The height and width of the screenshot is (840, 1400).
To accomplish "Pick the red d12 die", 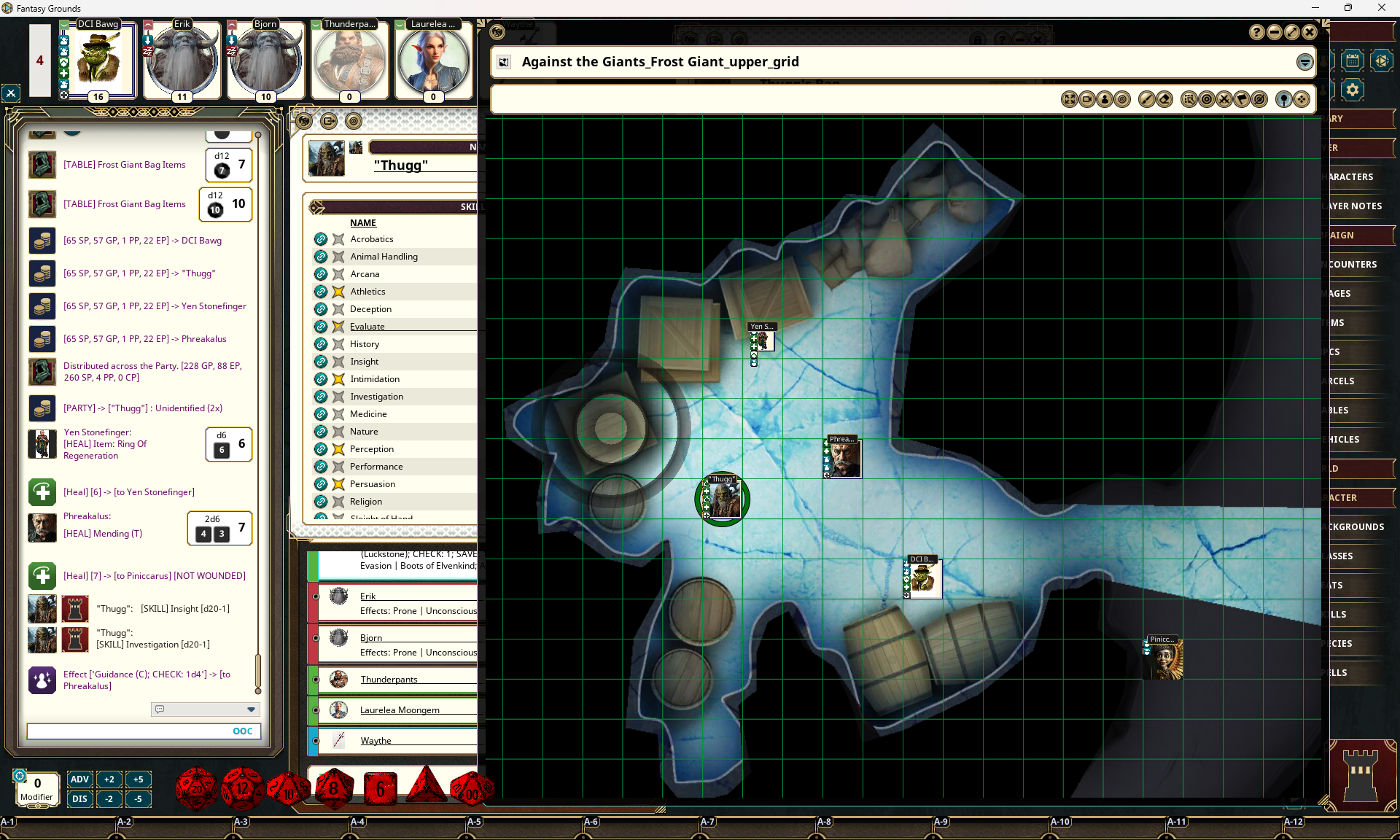I will pos(241,788).
